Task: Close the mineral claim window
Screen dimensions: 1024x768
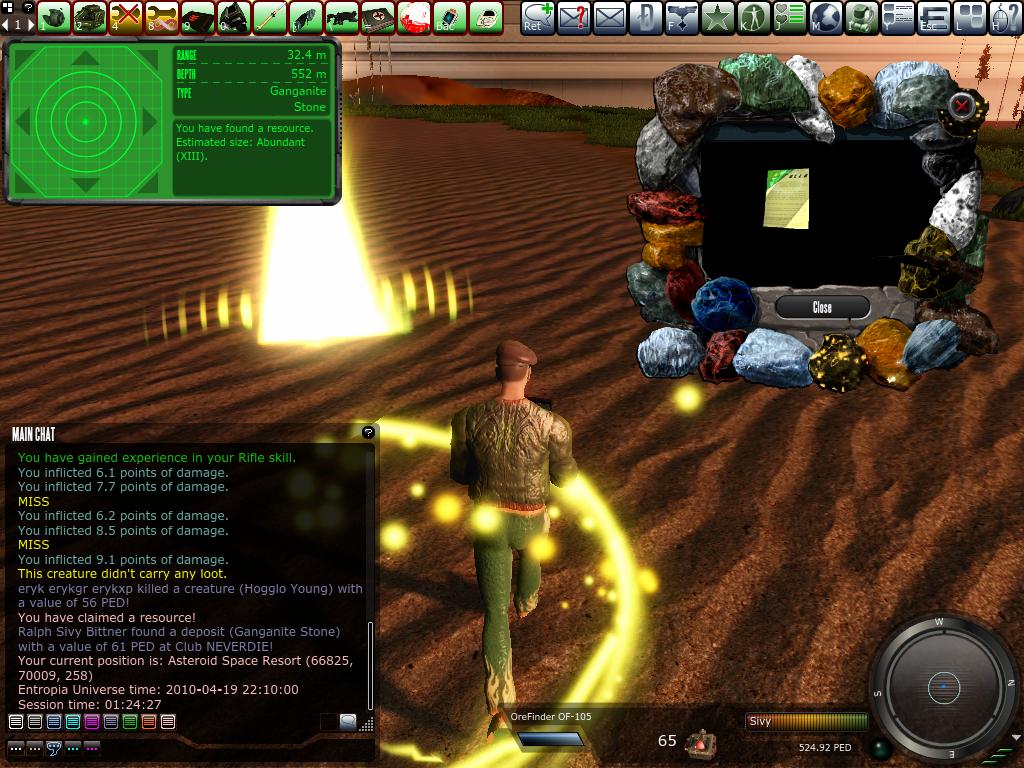Action: pyautogui.click(x=822, y=307)
